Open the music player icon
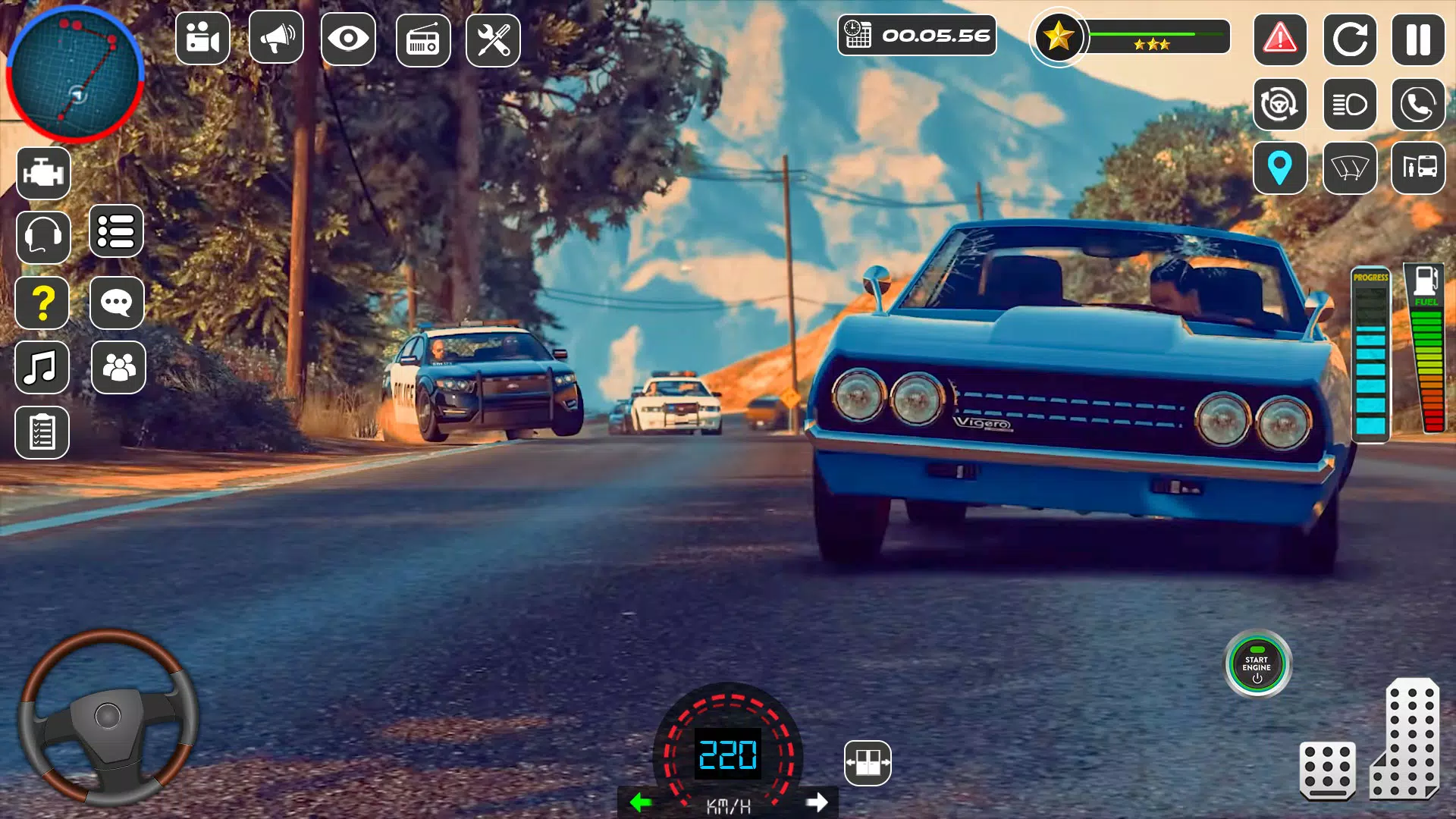This screenshot has width=1456, height=819. (x=42, y=368)
